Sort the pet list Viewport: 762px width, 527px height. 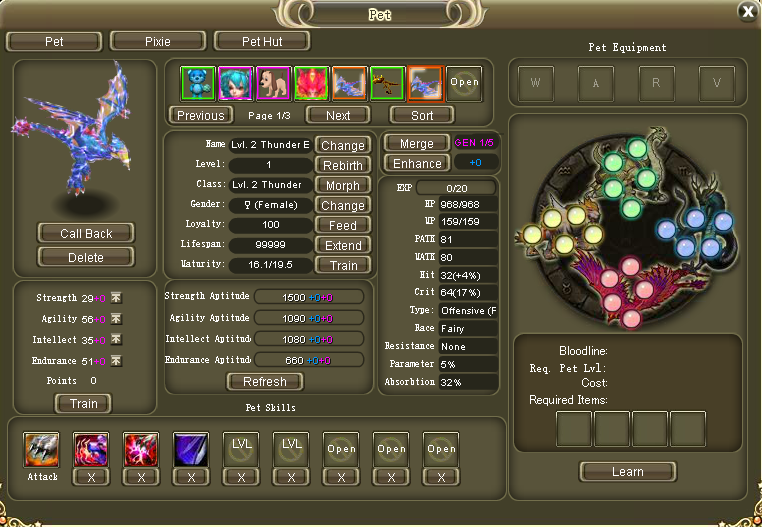pos(422,115)
